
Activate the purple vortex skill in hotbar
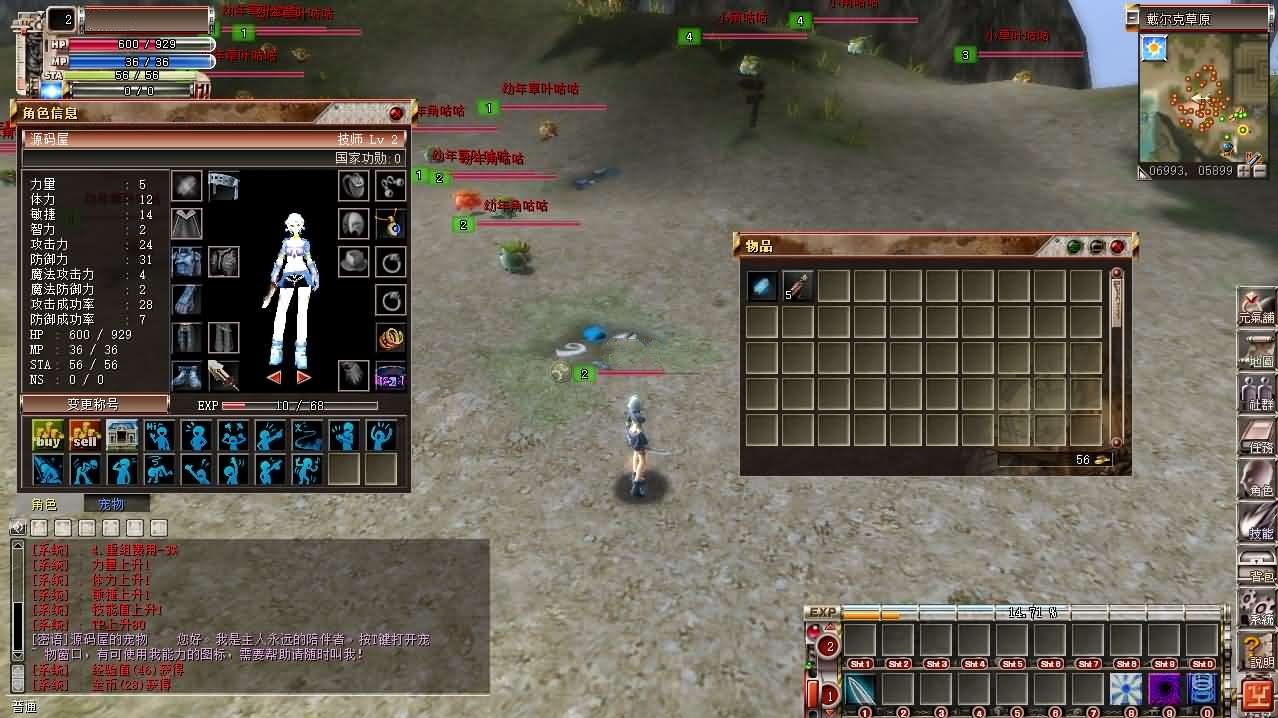1164,690
